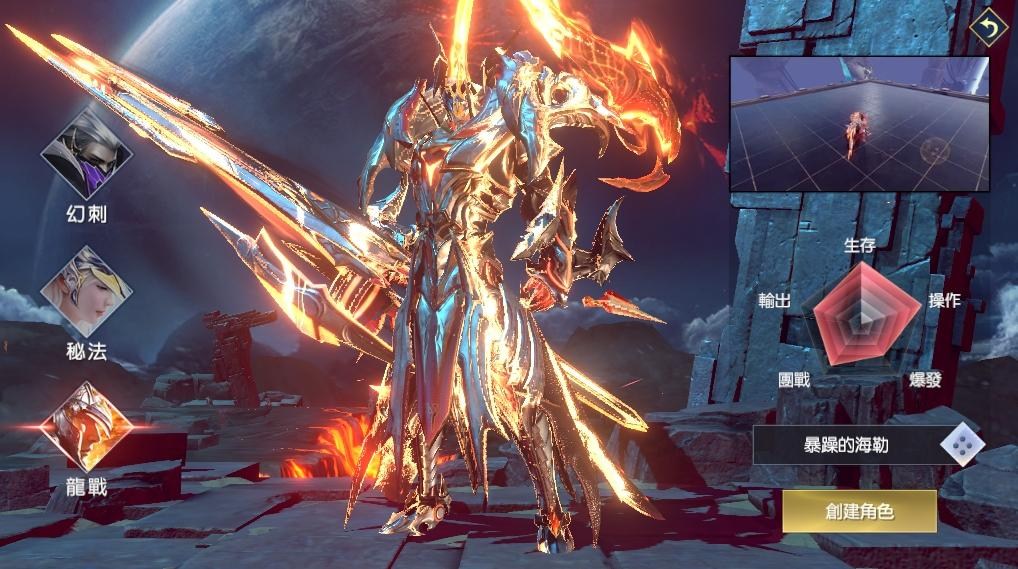Open the class skill preview video

858,123
